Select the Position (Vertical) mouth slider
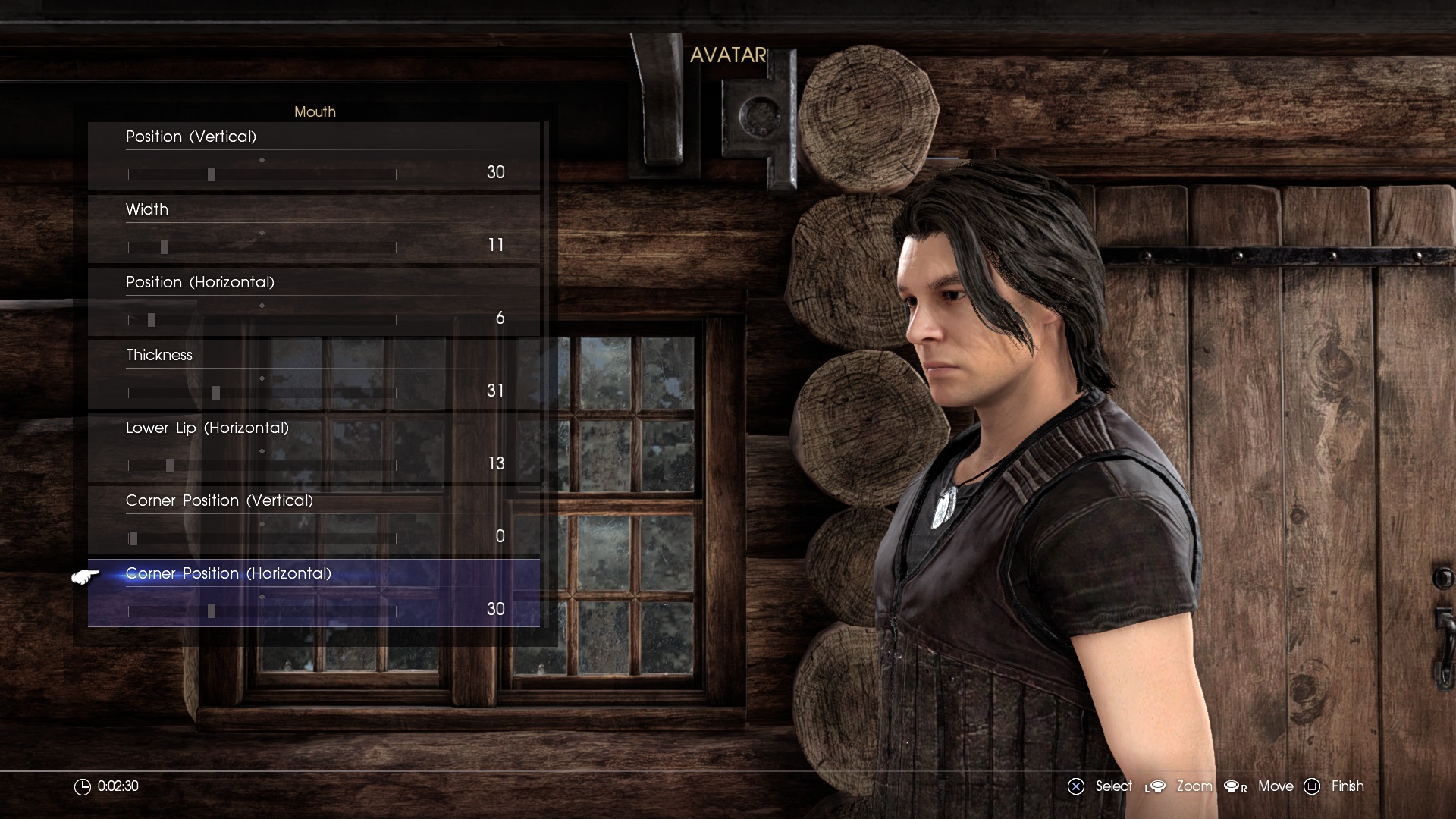Image resolution: width=1456 pixels, height=819 pixels. coord(262,174)
